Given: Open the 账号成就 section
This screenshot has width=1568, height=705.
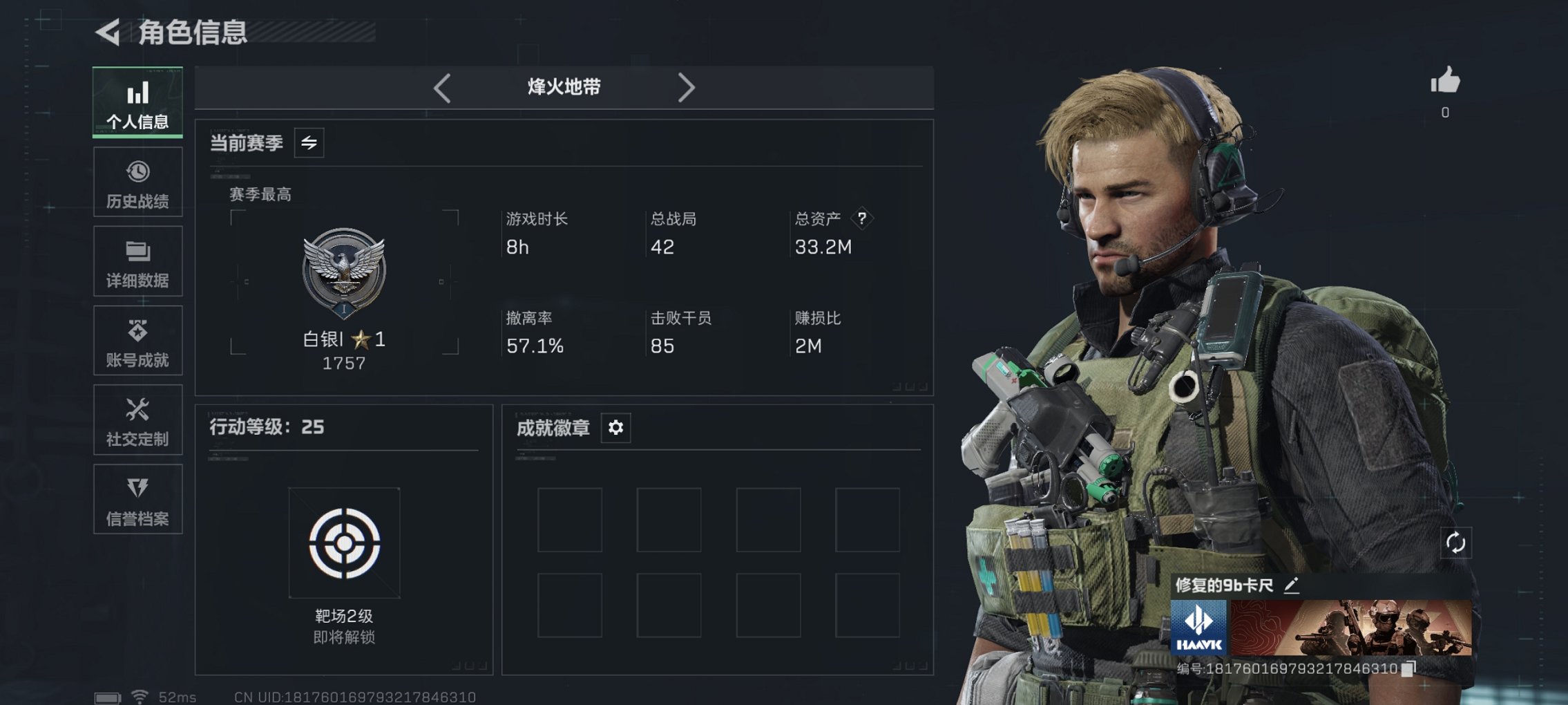Looking at the screenshot, I should 137,340.
